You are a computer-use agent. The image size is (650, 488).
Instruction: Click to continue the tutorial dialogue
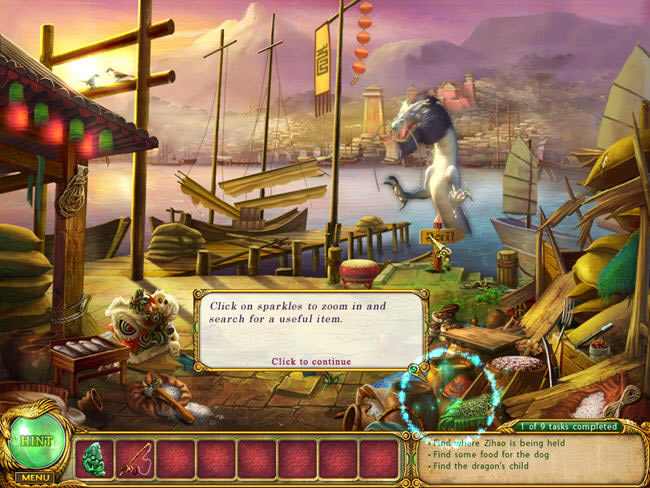tap(311, 361)
